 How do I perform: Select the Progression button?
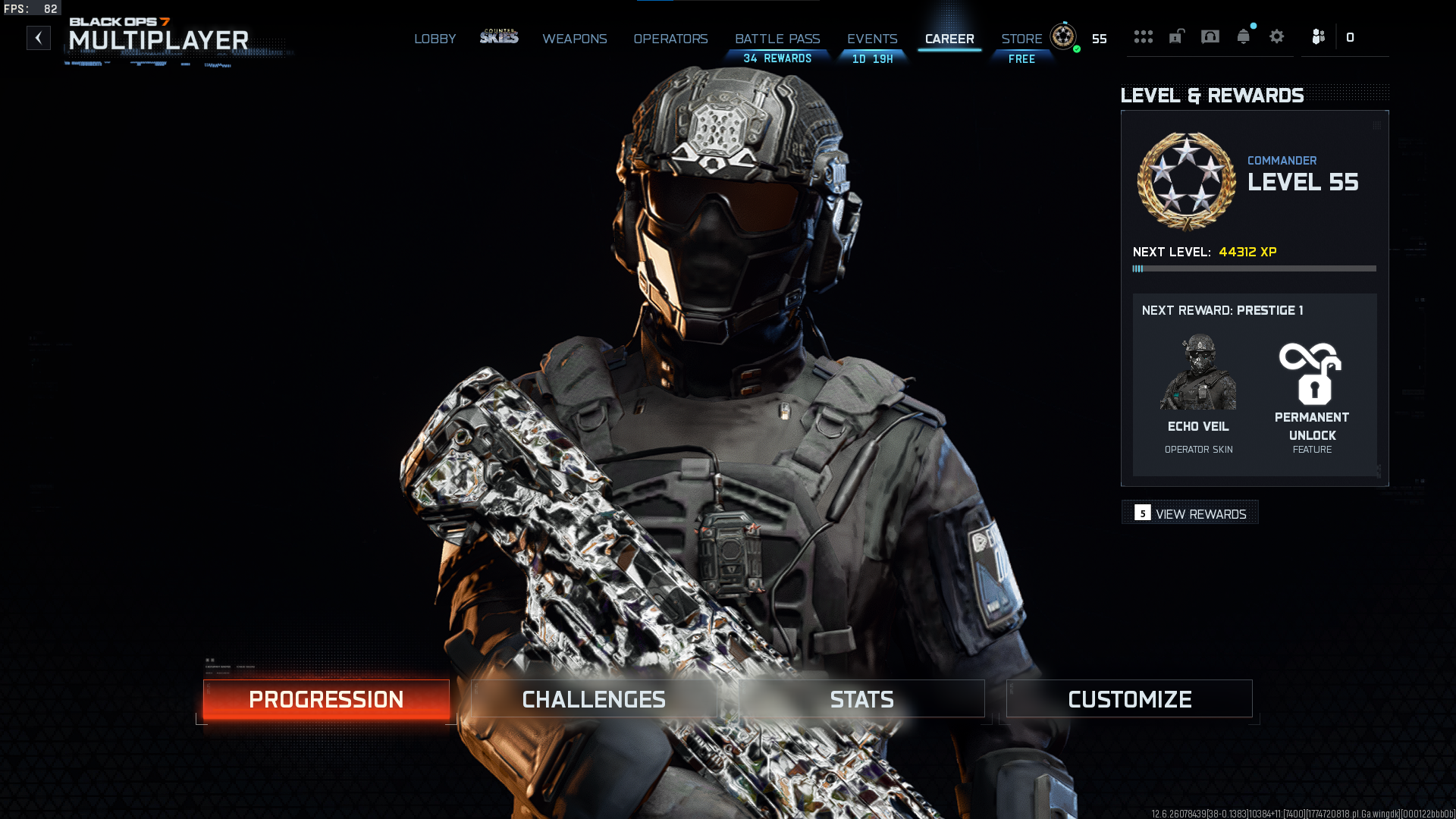click(326, 699)
